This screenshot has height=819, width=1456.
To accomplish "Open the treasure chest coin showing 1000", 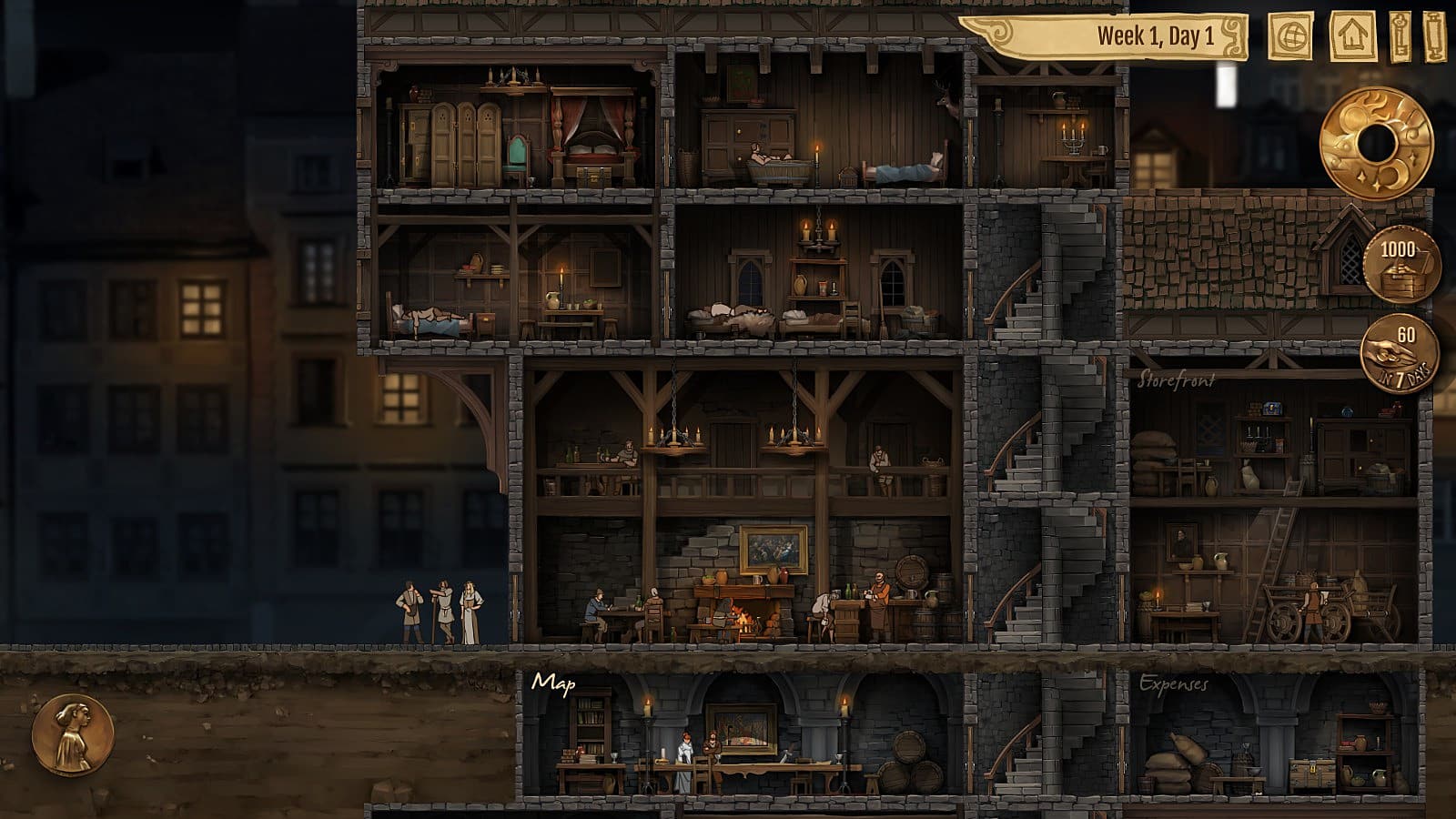I will tap(1401, 264).
